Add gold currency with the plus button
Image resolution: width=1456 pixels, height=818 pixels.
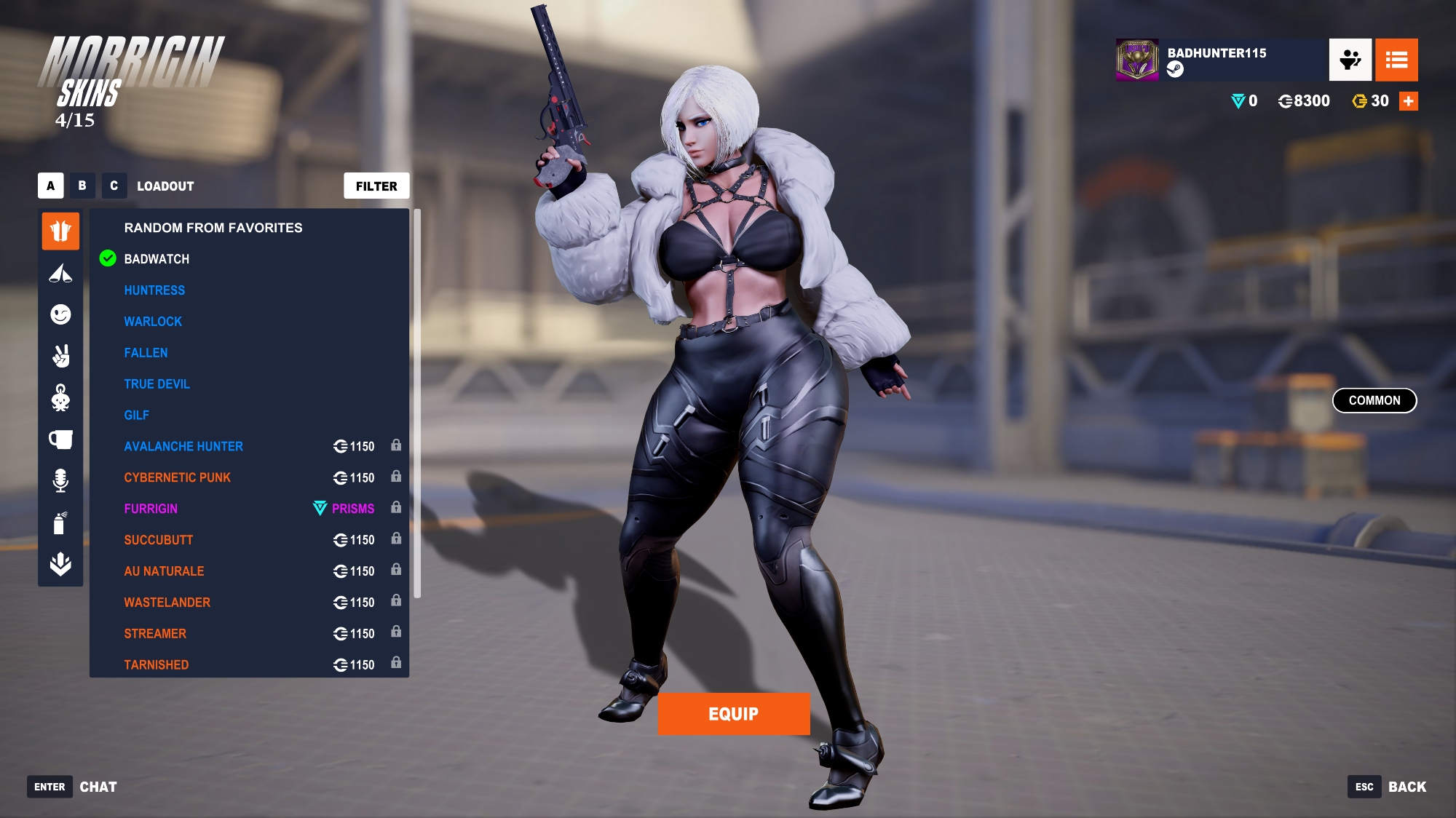[1409, 101]
